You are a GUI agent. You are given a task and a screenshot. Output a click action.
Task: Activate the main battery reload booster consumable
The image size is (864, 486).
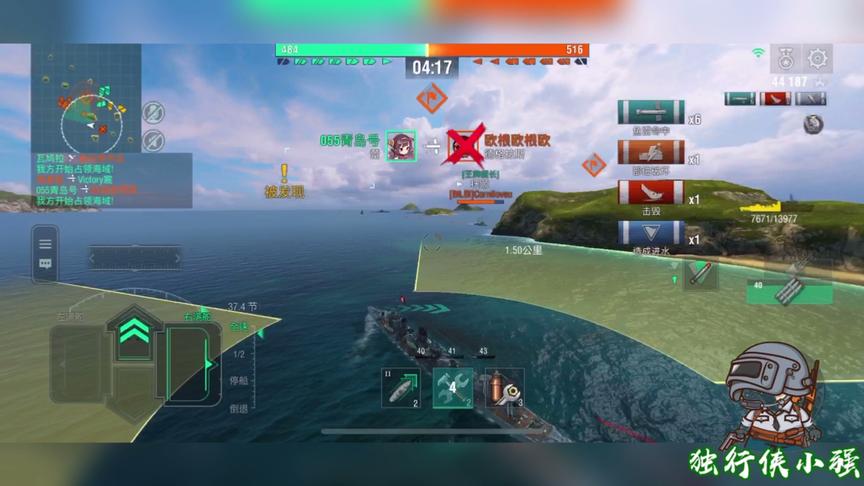(504, 388)
